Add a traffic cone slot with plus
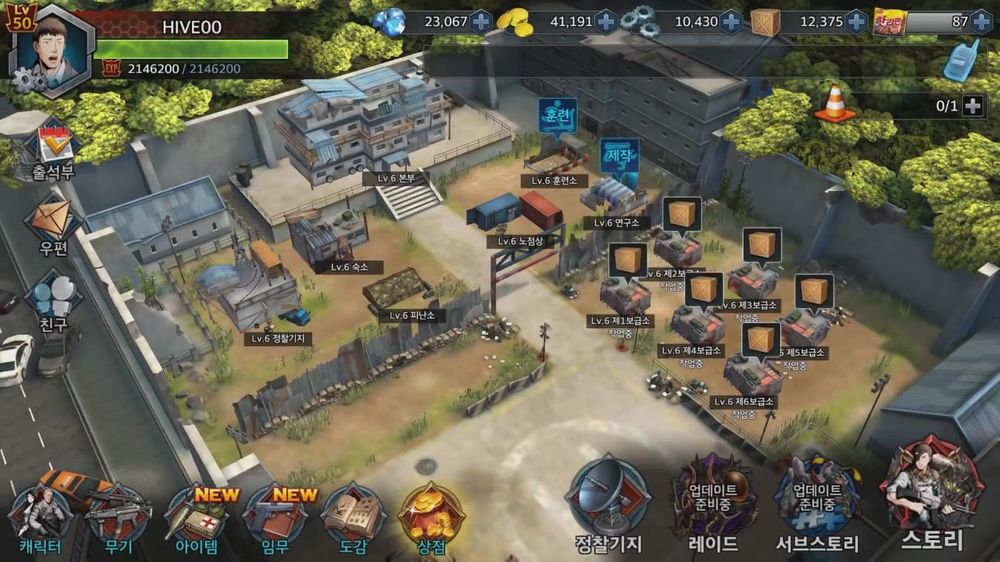Screen dimensions: 1000x562 [x=972, y=106]
